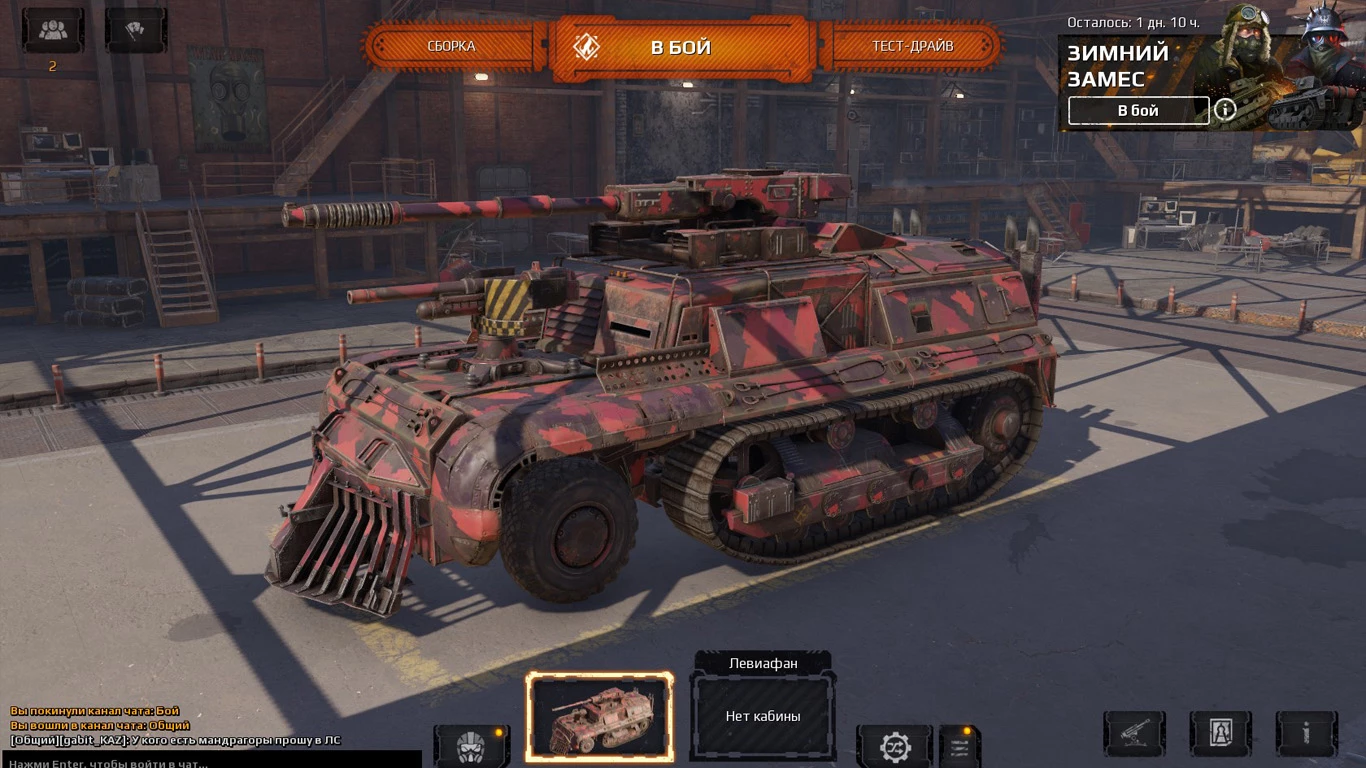Image resolution: width=1366 pixels, height=768 pixels.
Task: Open the Левиафан slot with no cabin
Action: [763, 715]
